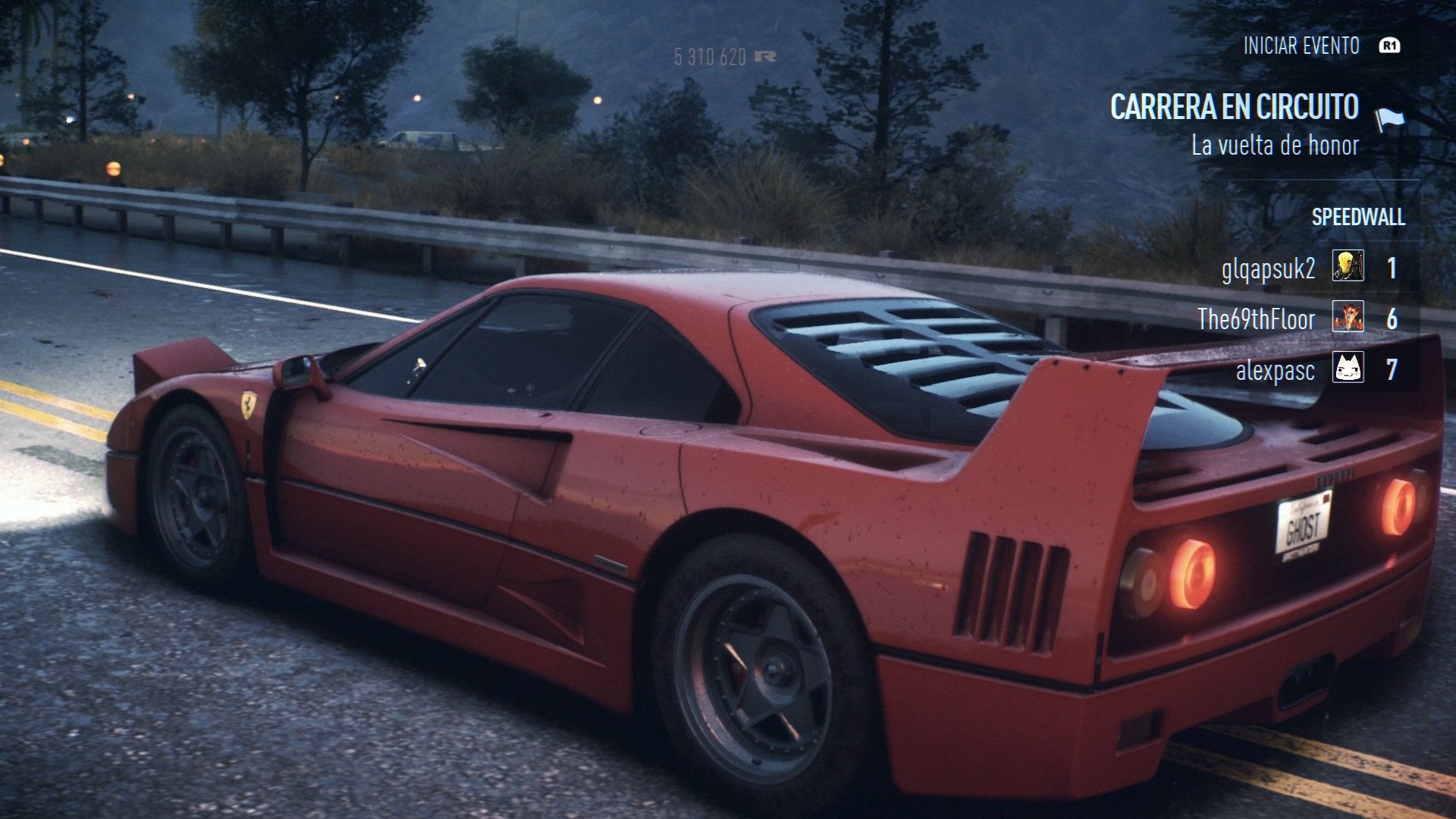Image resolution: width=1456 pixels, height=819 pixels.
Task: Open the La vuelta de honor event
Action: pyautogui.click(x=1276, y=147)
